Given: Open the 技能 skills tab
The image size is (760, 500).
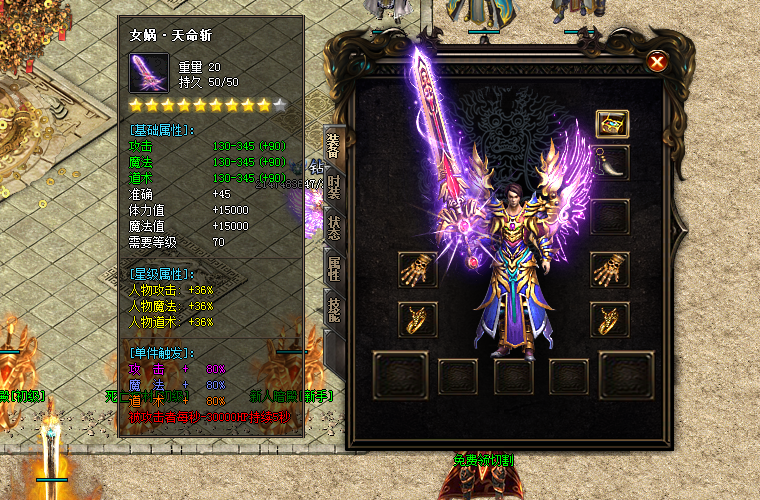Looking at the screenshot, I should [x=334, y=307].
